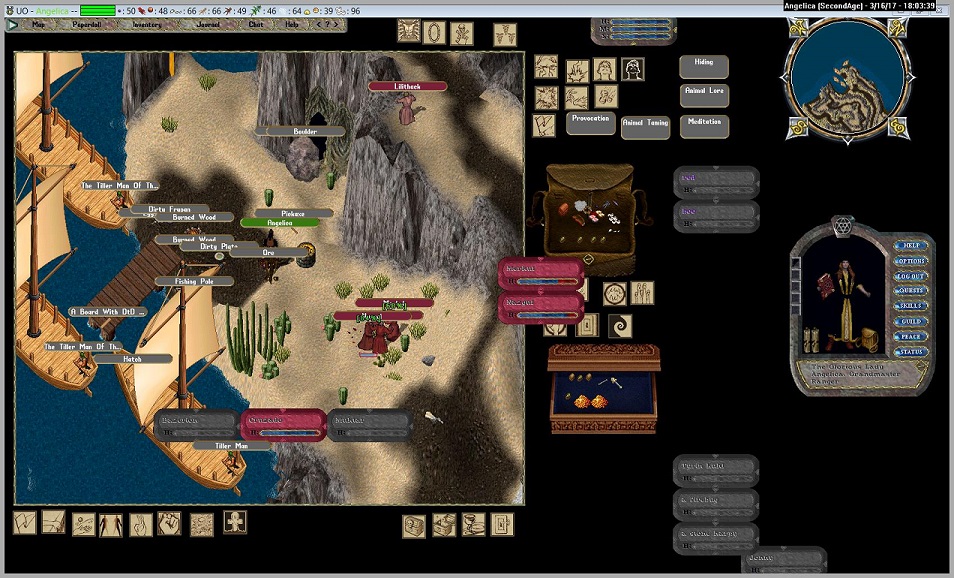The image size is (954, 578).
Task: Toggle the PEACE button on the paperdoll
Action: point(911,337)
